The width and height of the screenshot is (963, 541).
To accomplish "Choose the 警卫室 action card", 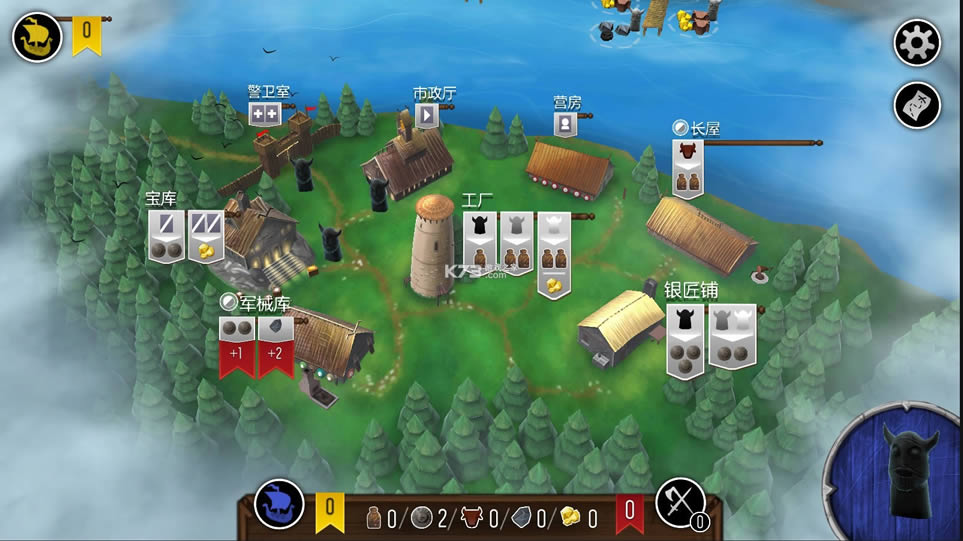I will (264, 114).
